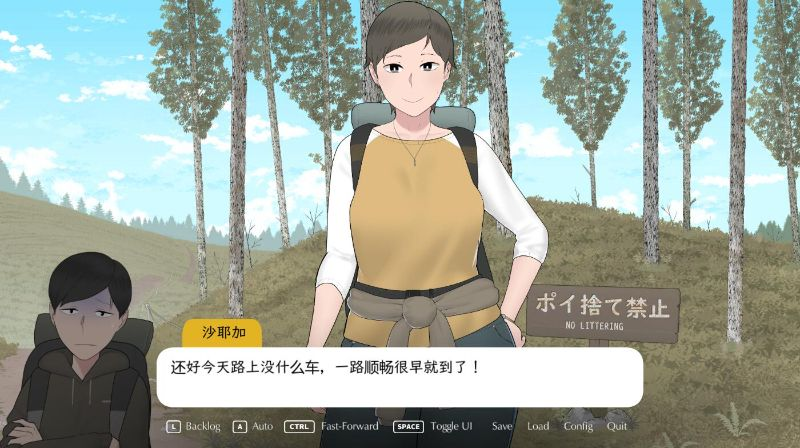Screen dimensions: 800x448
Task: Activate Fast-Forward
Action: point(349,426)
